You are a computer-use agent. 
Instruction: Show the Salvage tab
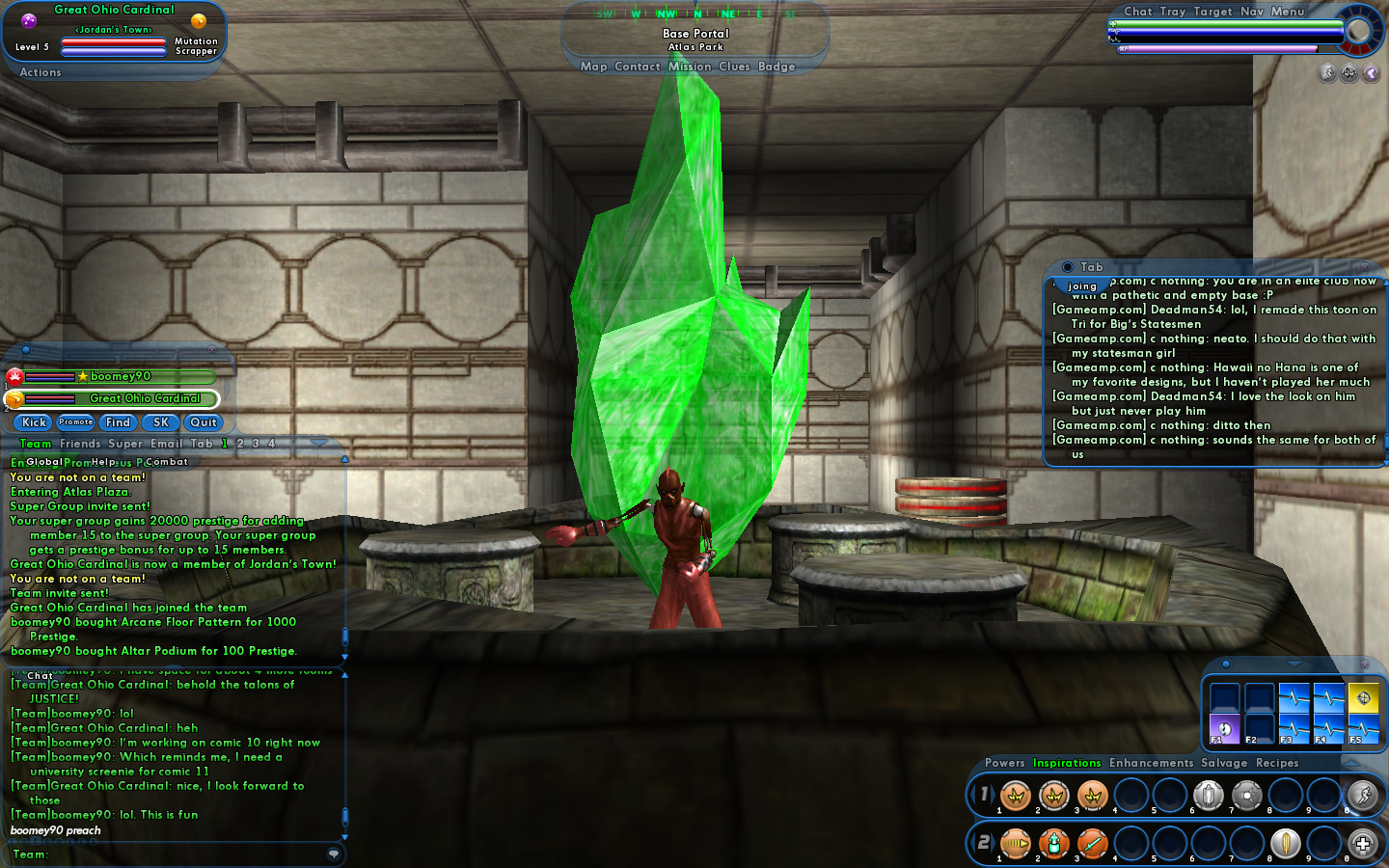[1224, 763]
